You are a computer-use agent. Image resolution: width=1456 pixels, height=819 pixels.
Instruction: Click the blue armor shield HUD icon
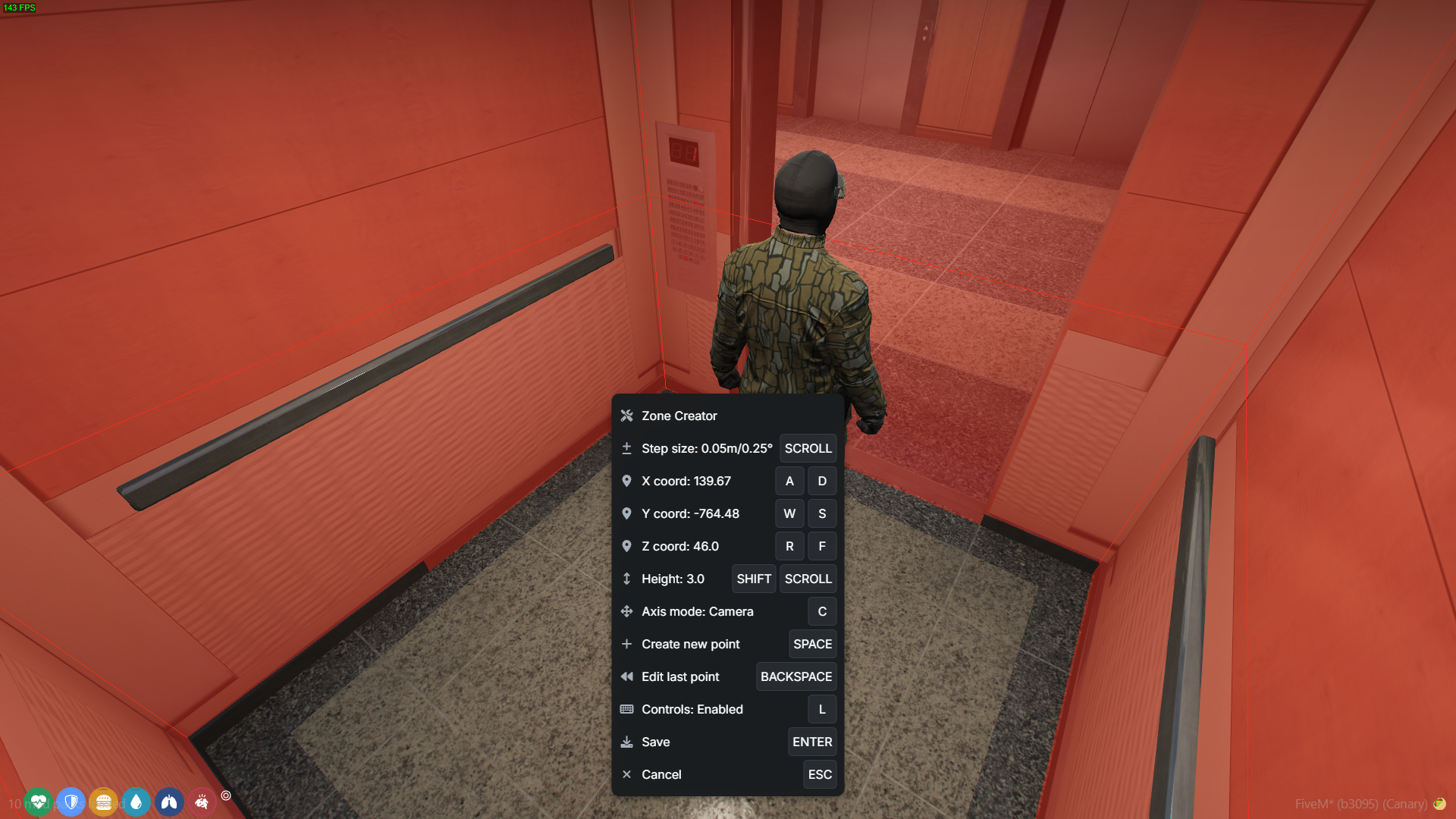click(71, 802)
